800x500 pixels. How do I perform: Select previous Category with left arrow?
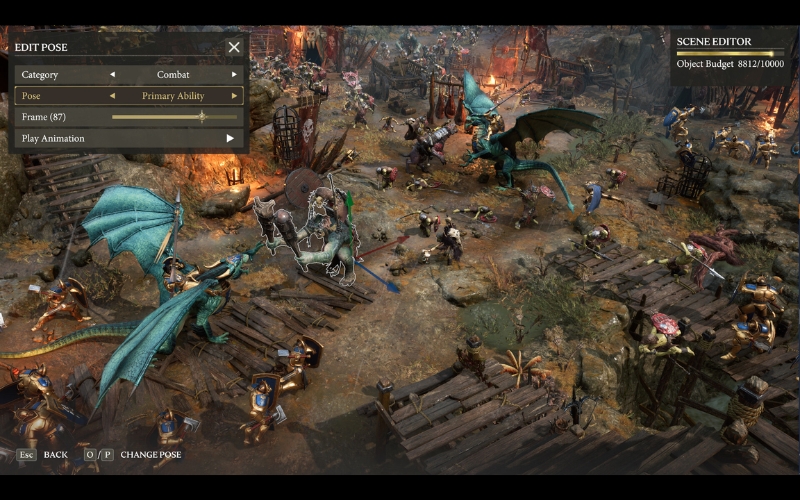[112, 74]
